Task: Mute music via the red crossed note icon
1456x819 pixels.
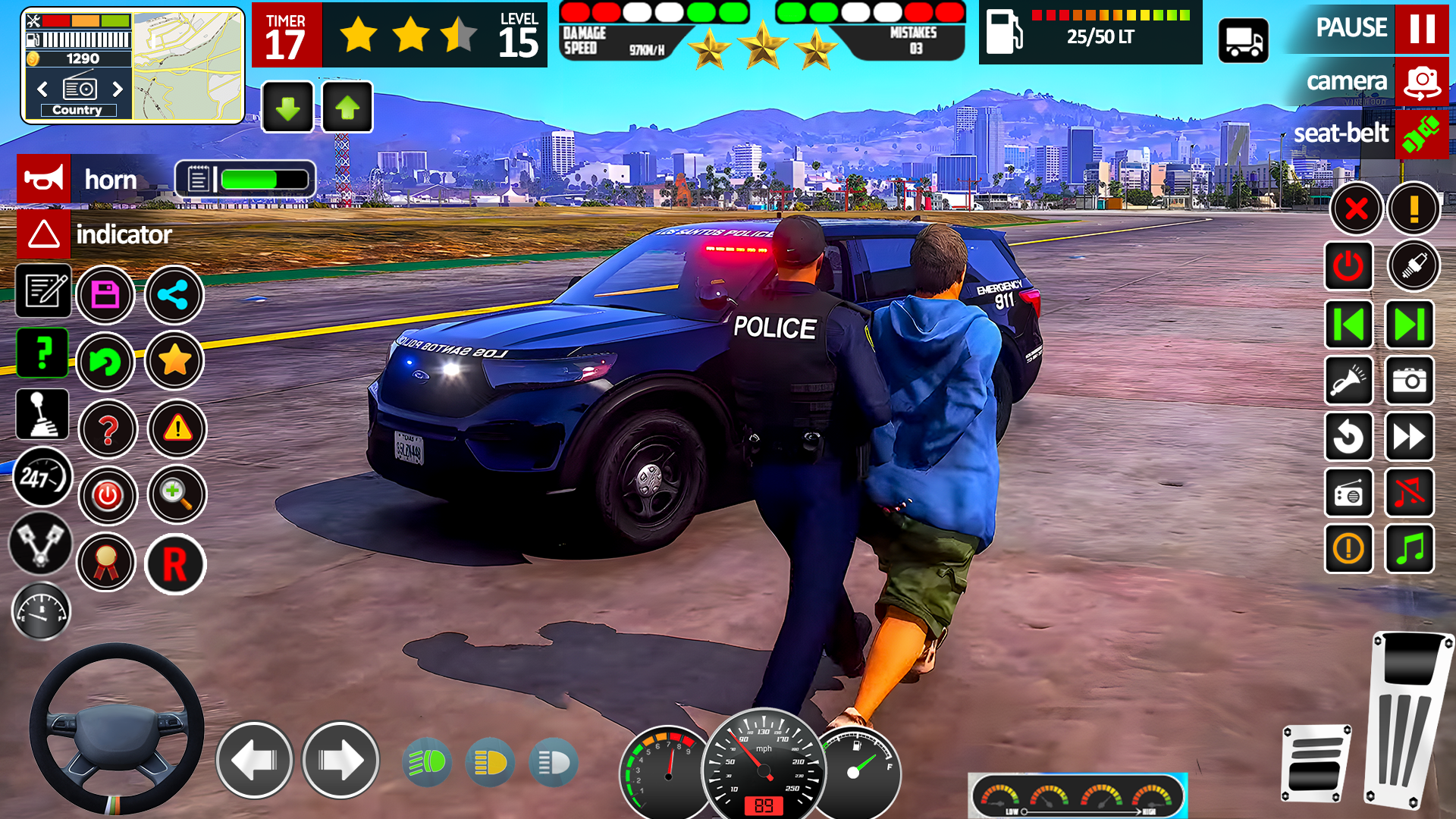Action: [1409, 494]
